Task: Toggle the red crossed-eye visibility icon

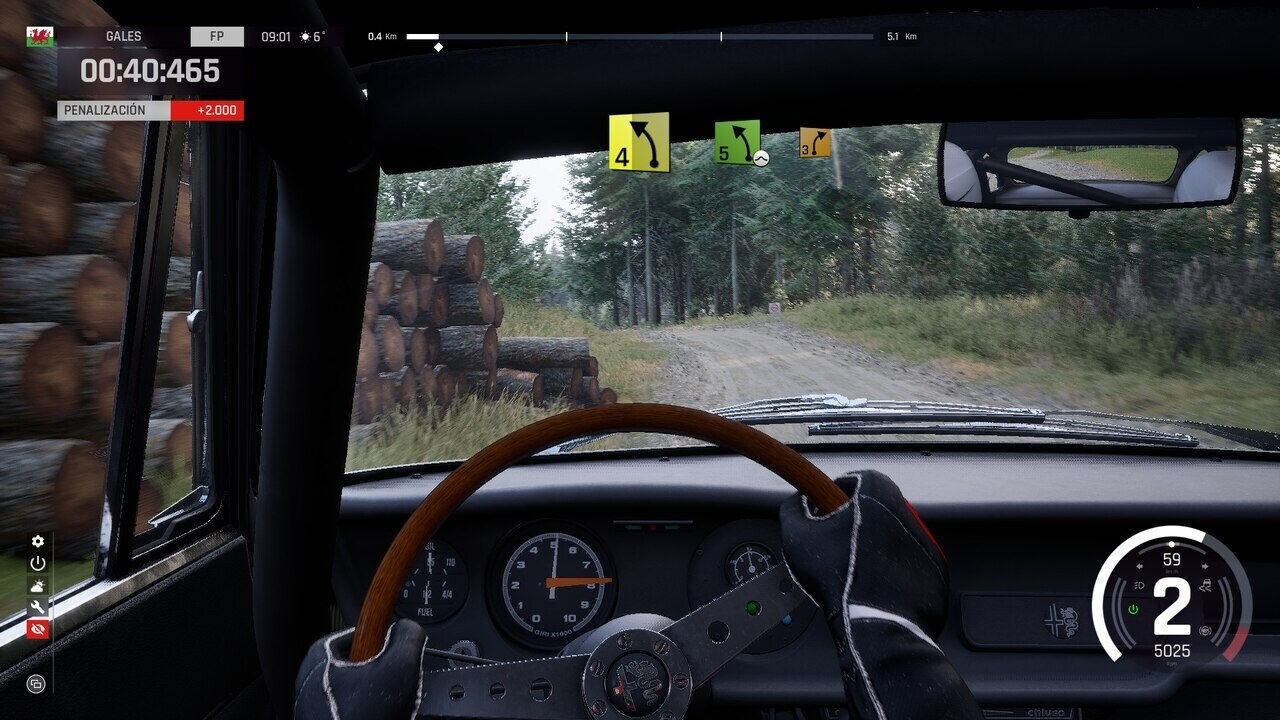Action: [x=38, y=629]
